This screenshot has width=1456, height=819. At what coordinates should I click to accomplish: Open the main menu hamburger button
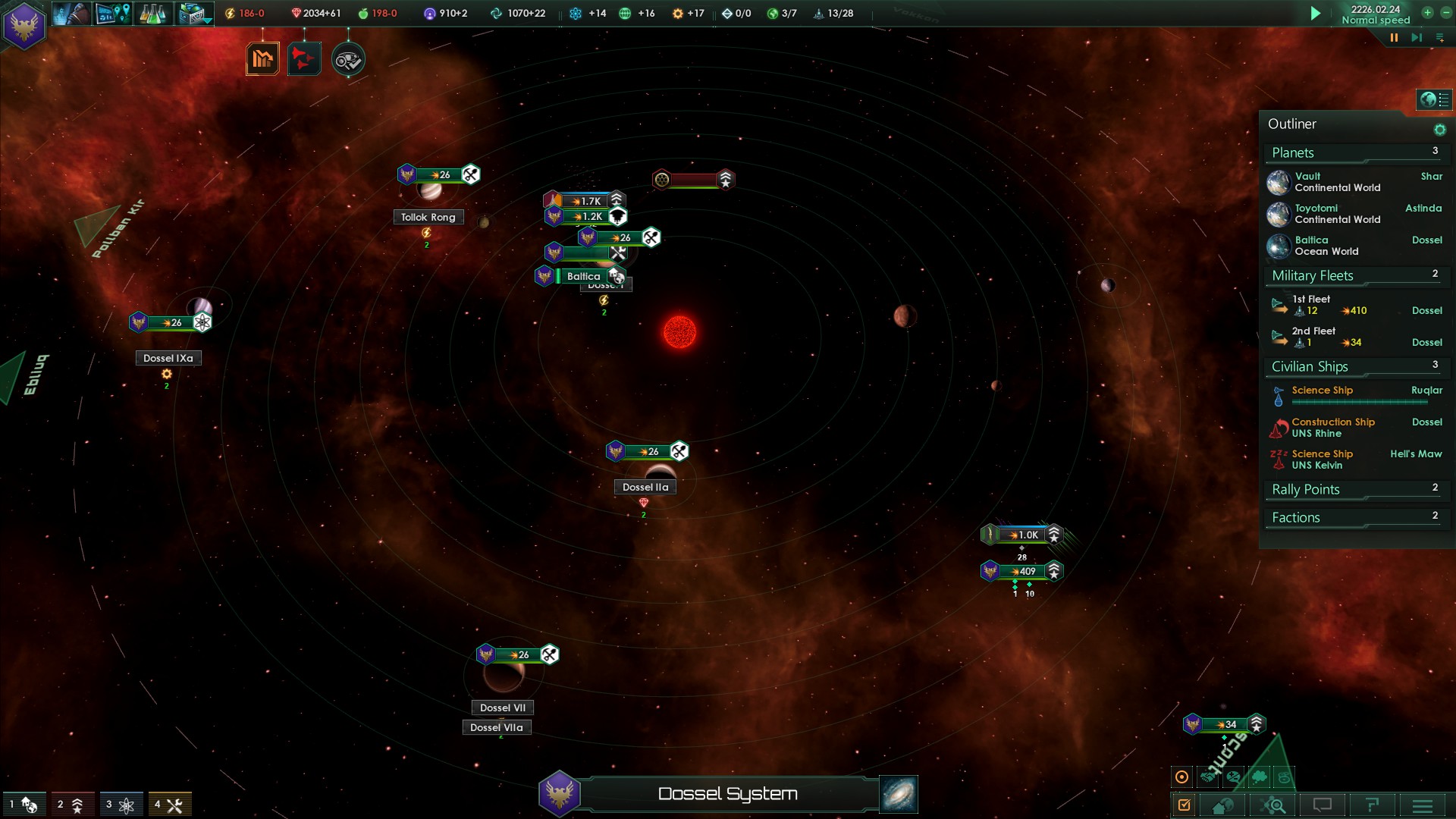coord(1423,805)
